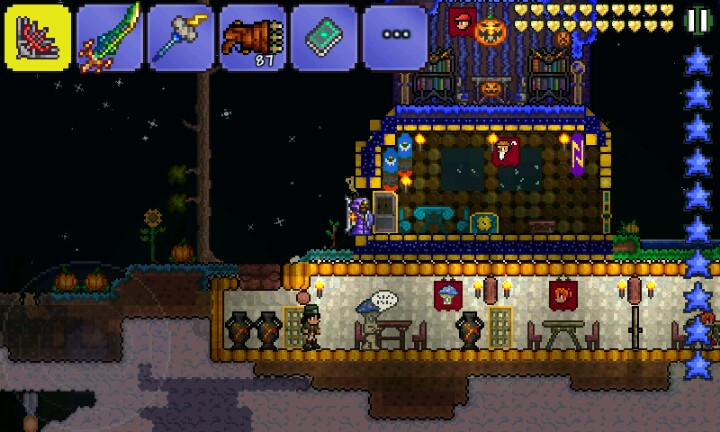This screenshot has height=432, width=720.
Task: Pause the game with the pause button
Action: pyautogui.click(x=697, y=20)
